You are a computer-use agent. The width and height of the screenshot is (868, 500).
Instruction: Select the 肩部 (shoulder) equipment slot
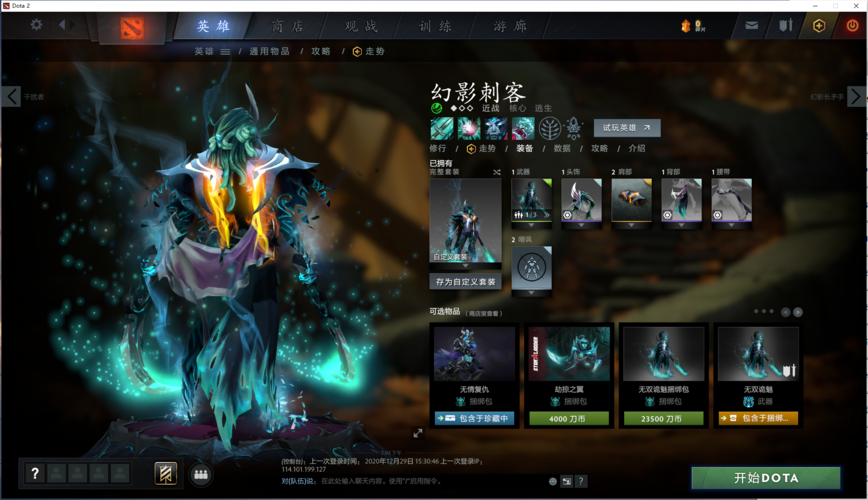[631, 201]
